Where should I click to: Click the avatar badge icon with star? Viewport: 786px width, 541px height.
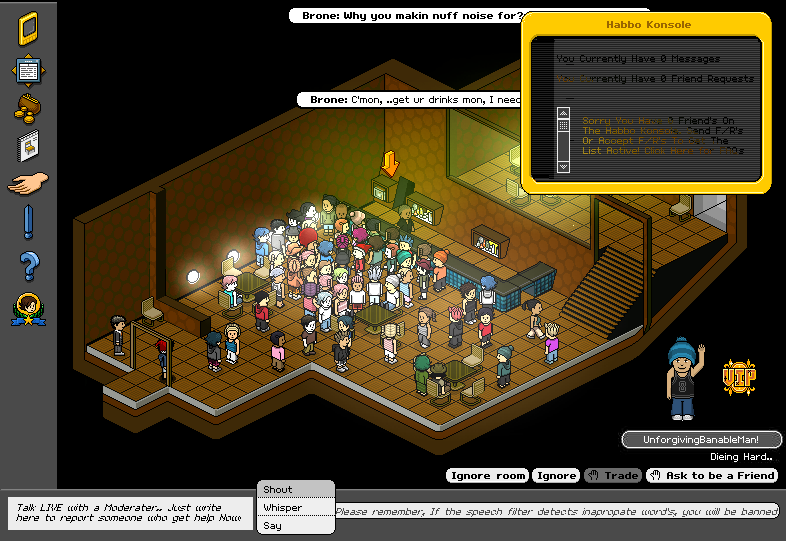click(27, 310)
